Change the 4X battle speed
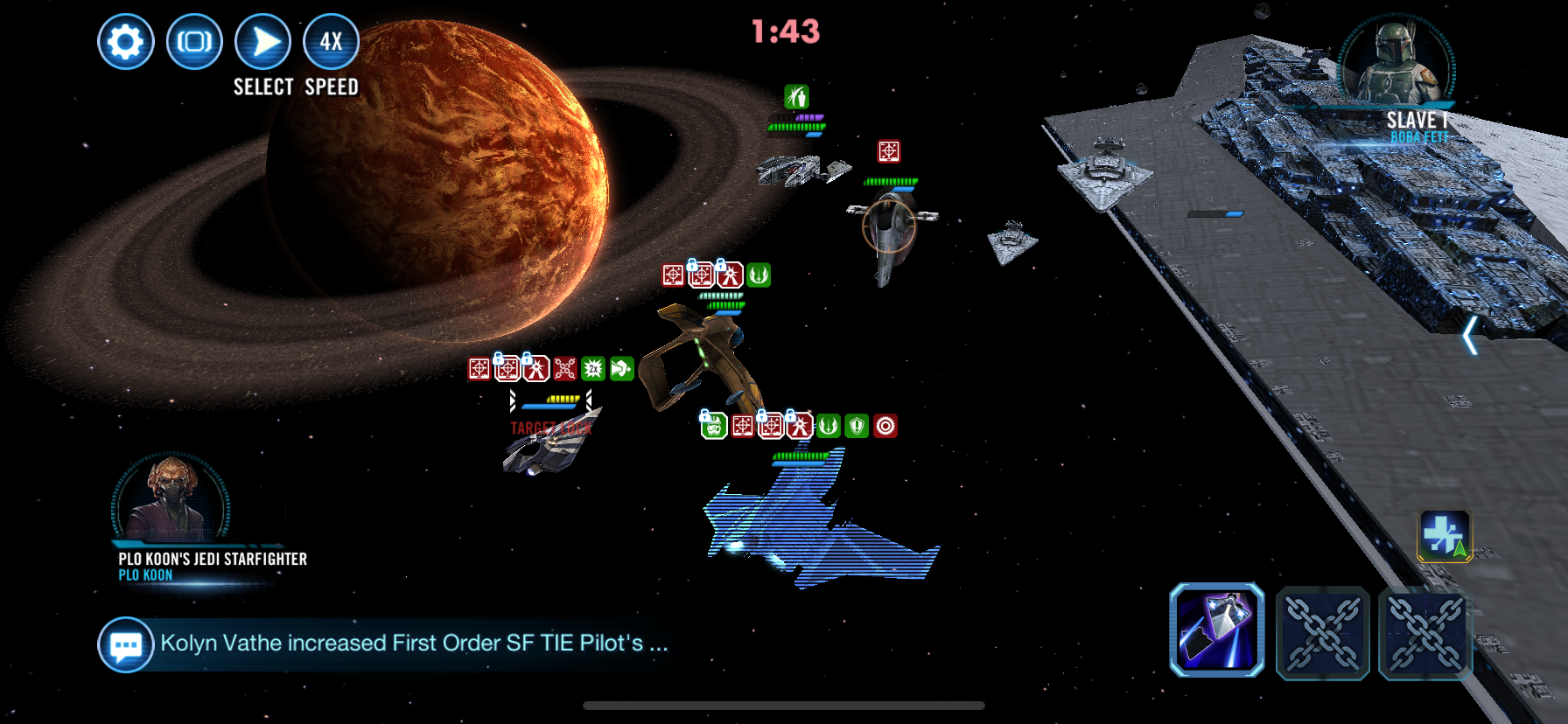 (x=331, y=42)
